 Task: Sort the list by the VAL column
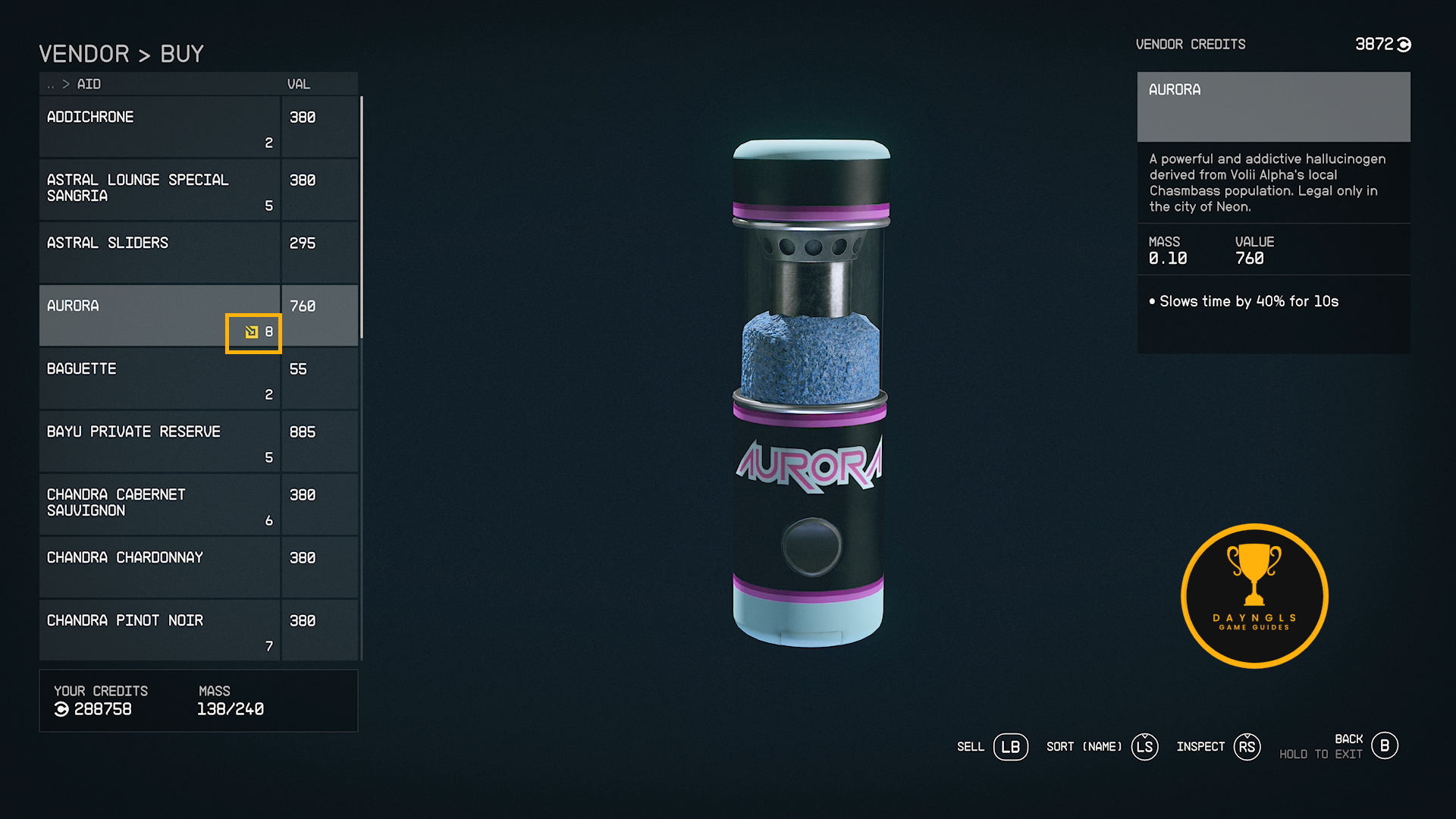(299, 84)
